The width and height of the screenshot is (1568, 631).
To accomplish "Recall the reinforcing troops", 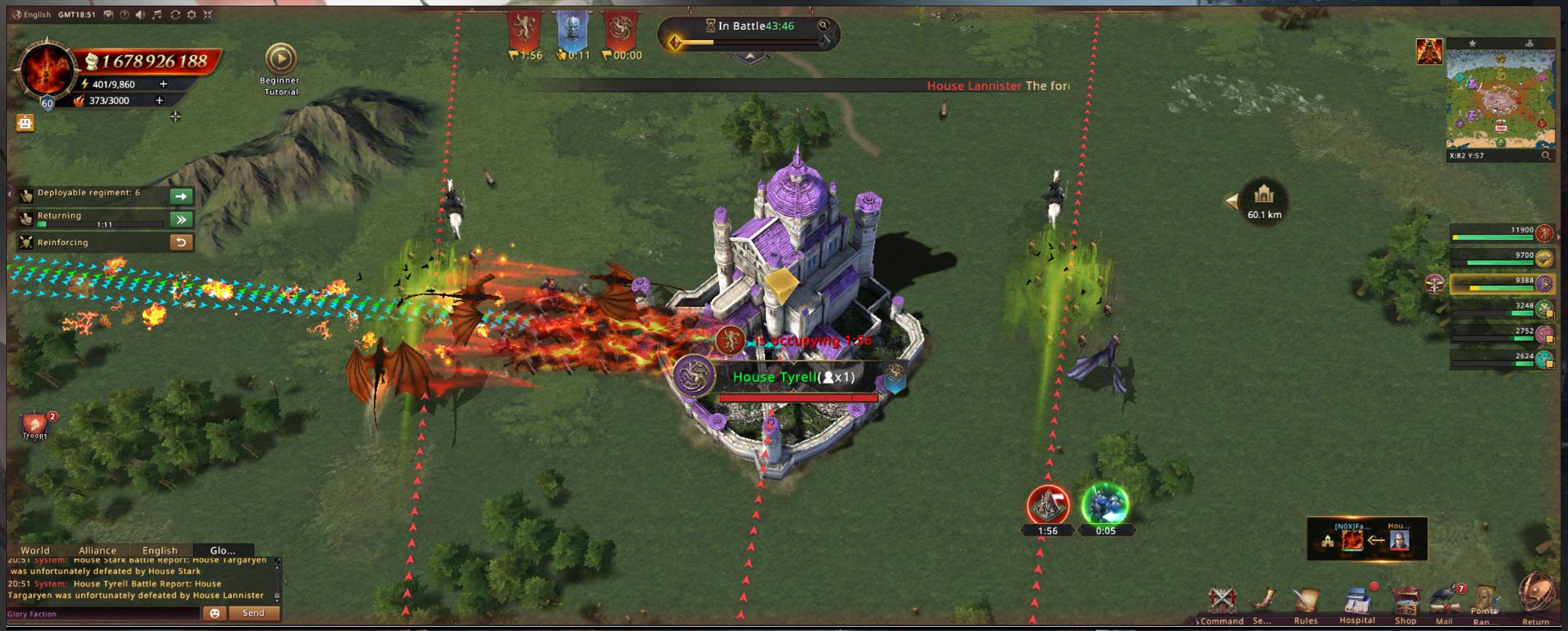I will tap(181, 242).
